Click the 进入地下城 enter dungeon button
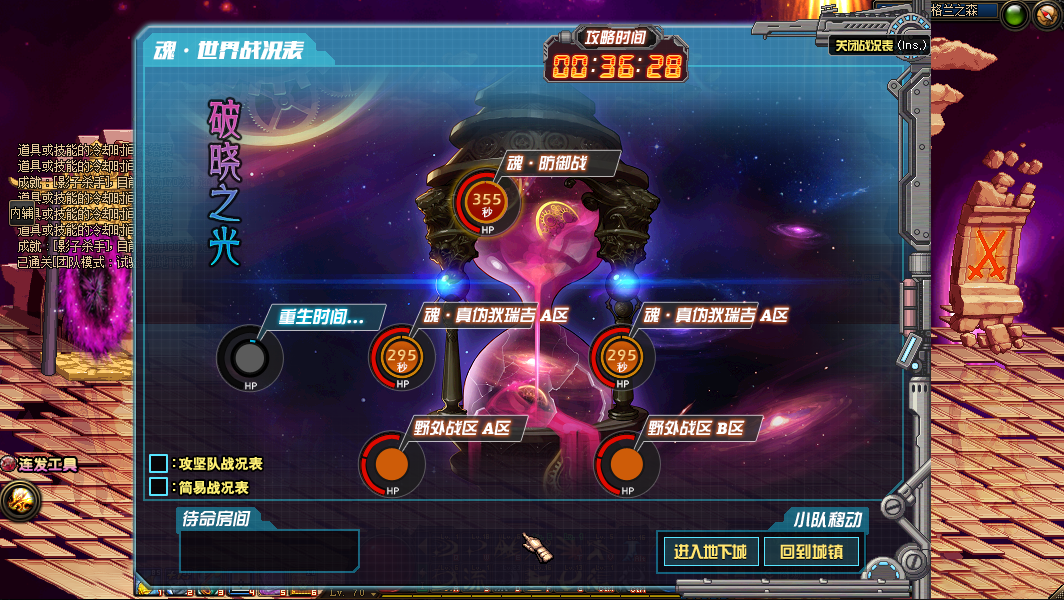Screen dimensions: 1064x600 click(710, 551)
